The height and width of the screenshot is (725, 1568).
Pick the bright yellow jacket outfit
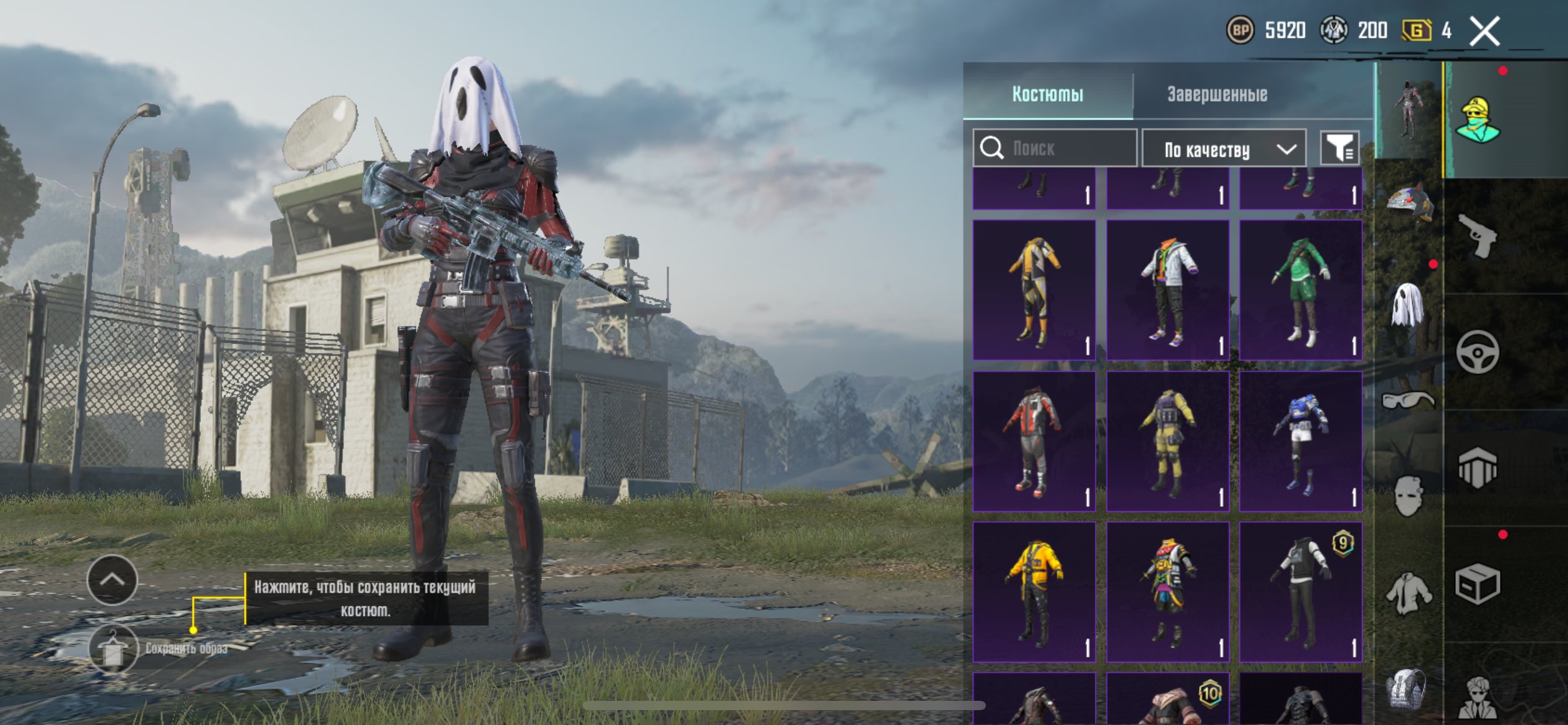[x=1034, y=591]
